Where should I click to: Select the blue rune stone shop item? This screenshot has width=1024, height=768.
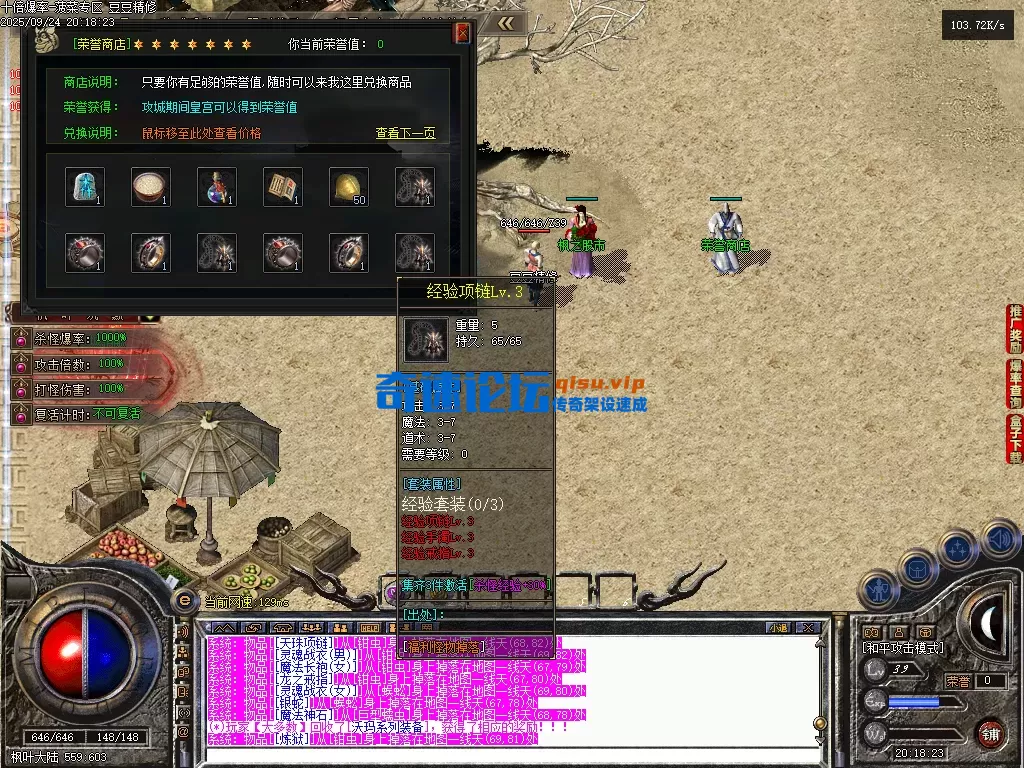coord(85,187)
